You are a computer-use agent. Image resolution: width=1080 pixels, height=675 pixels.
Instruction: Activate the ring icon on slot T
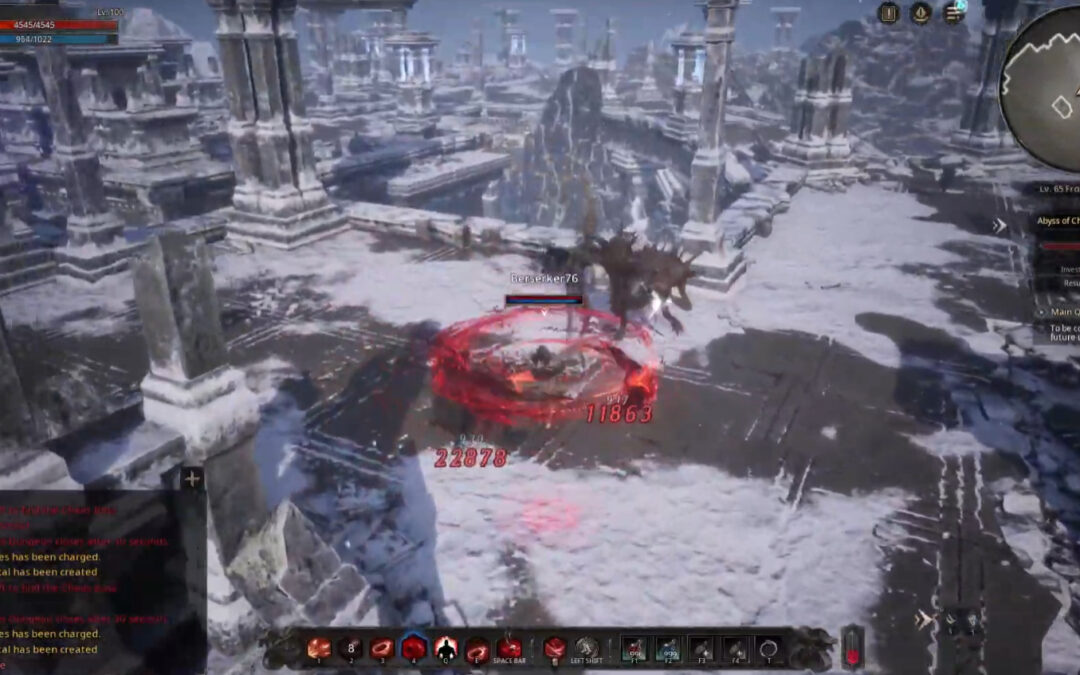click(x=768, y=648)
